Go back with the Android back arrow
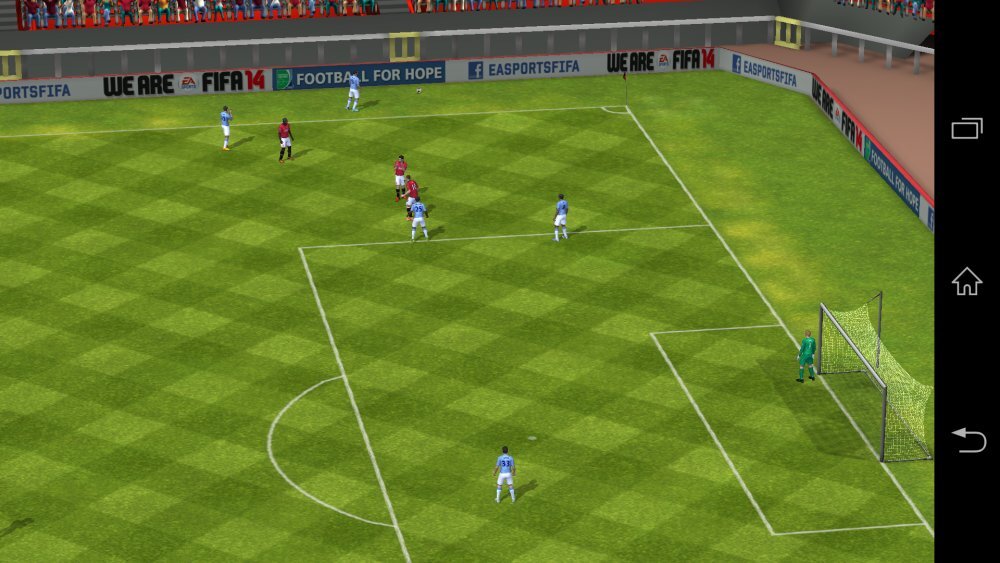Screen dimensions: 1000x563 [968, 439]
